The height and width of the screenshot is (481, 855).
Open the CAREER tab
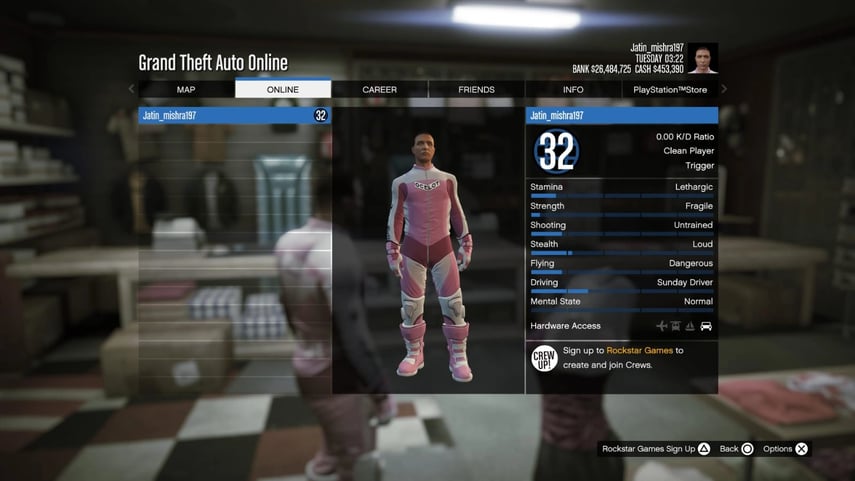(x=380, y=89)
